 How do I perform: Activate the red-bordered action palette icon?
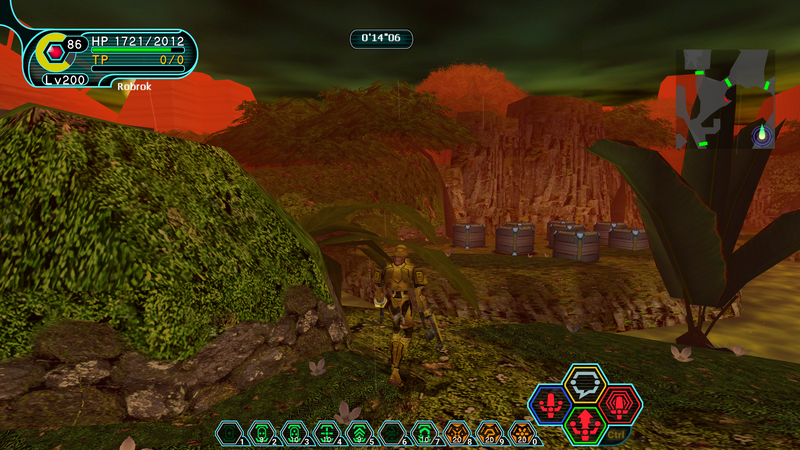point(620,404)
